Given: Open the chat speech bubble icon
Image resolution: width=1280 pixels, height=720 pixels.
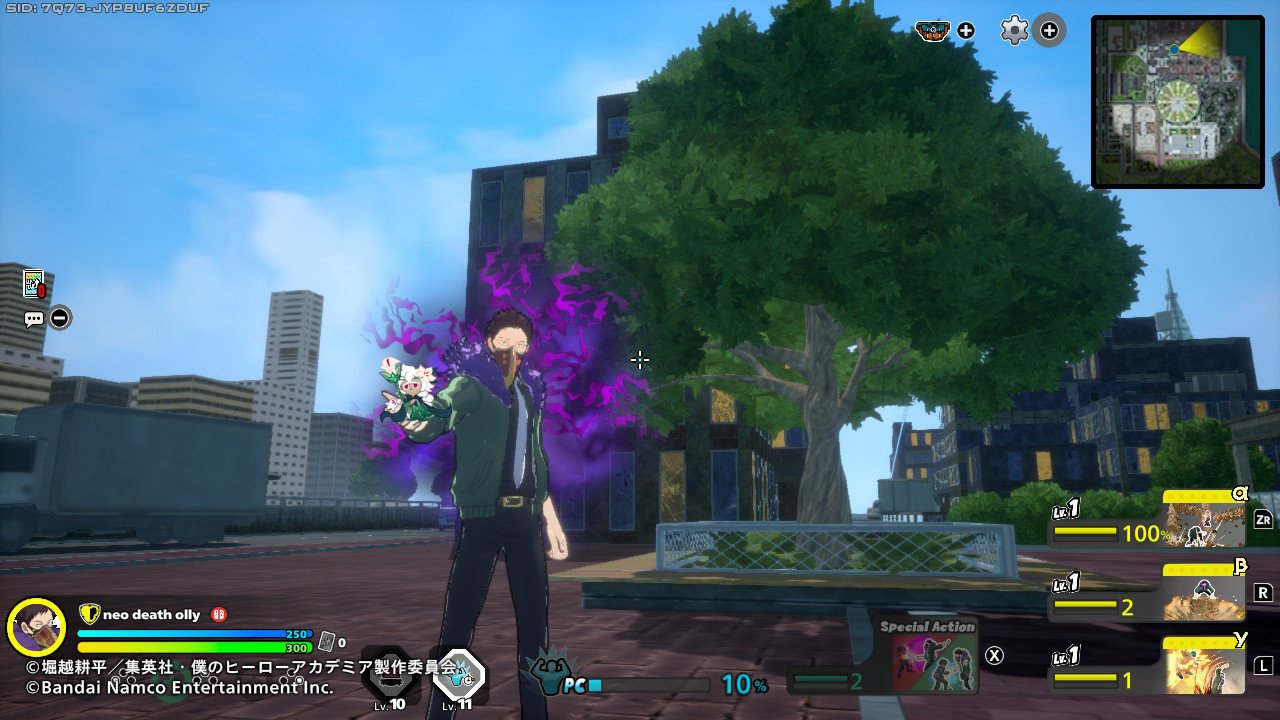Looking at the screenshot, I should 34,319.
